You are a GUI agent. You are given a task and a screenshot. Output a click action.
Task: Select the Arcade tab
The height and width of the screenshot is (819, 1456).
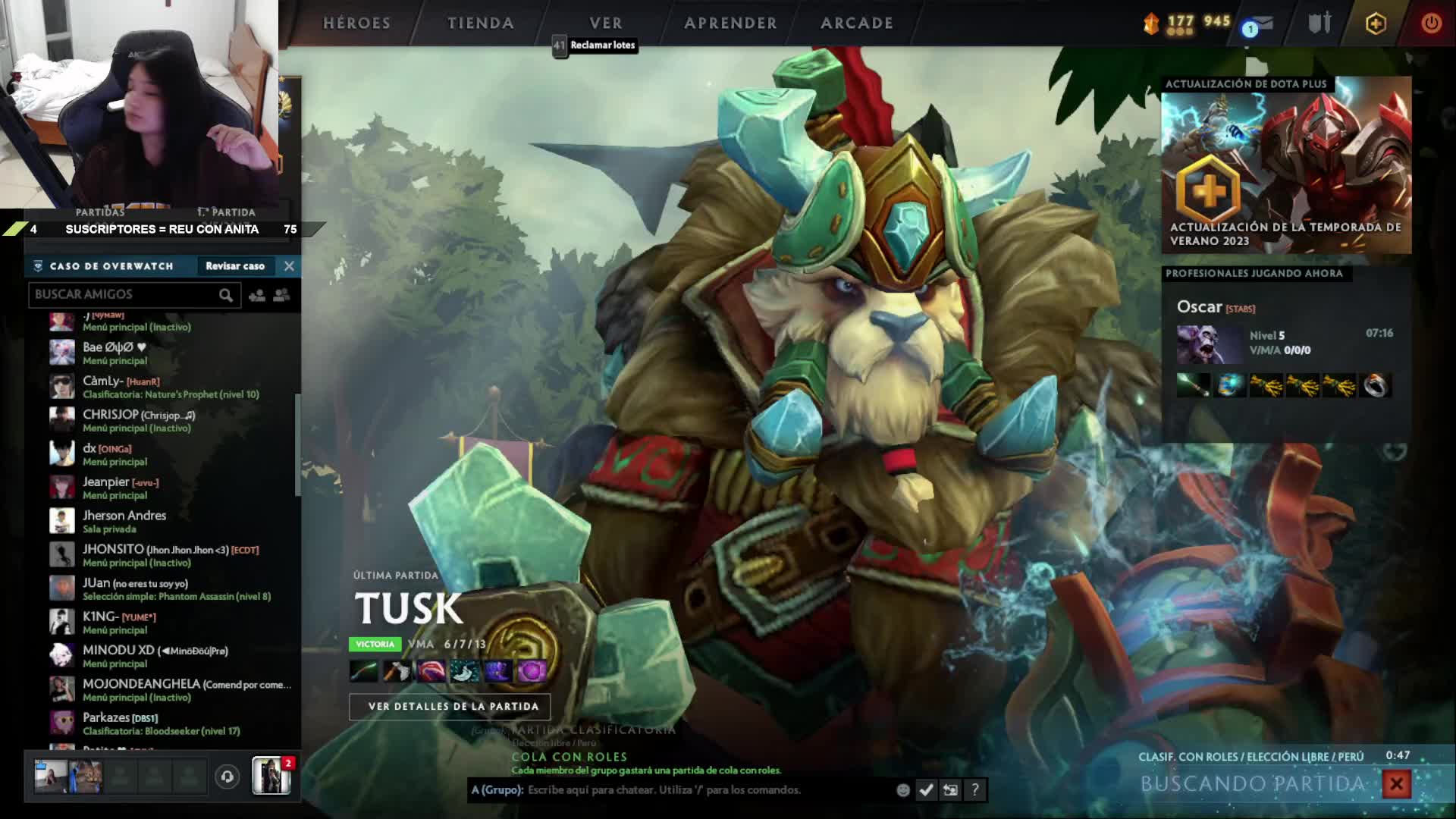click(856, 24)
